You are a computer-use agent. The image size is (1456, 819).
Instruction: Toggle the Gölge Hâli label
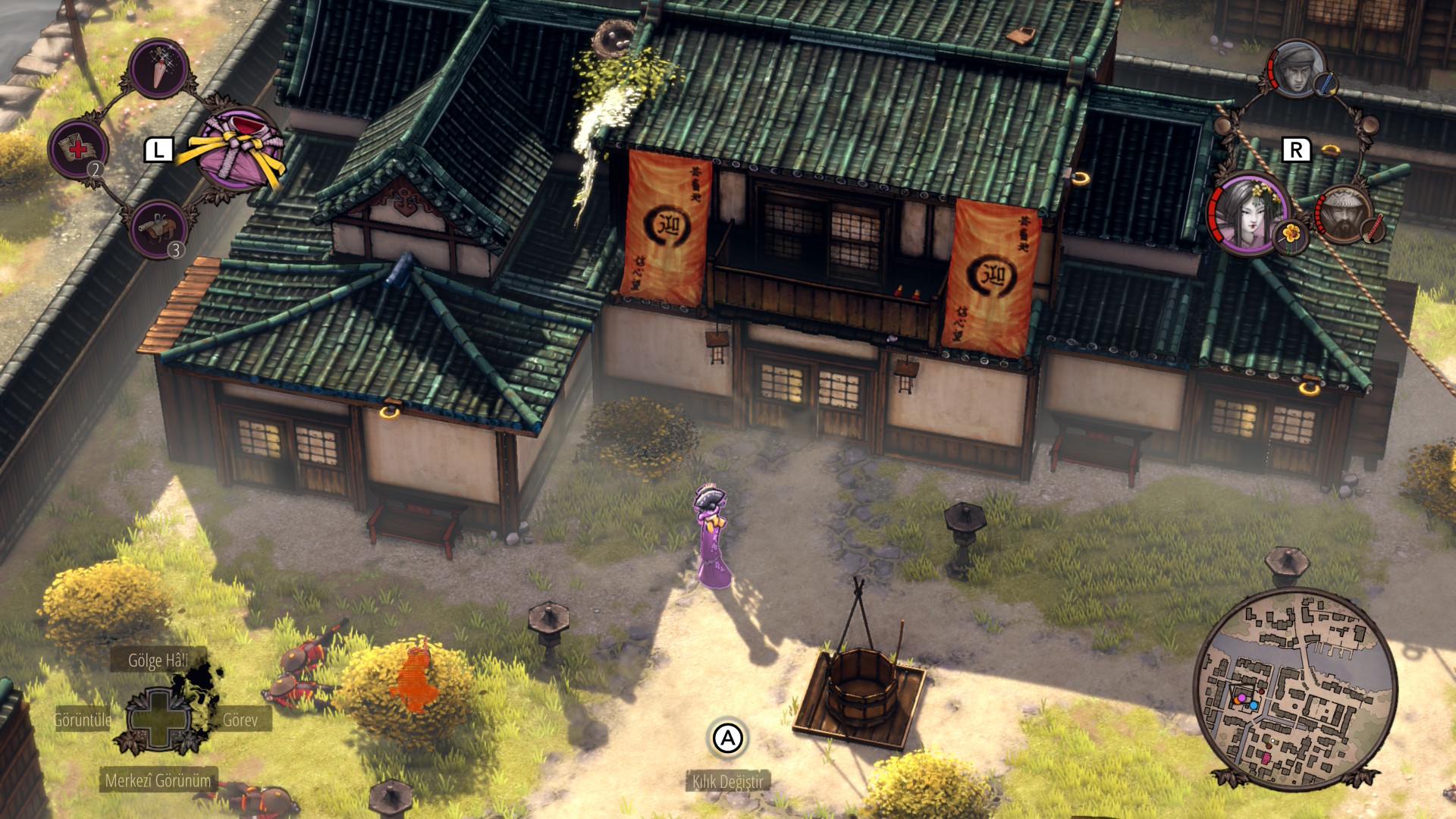pyautogui.click(x=158, y=661)
